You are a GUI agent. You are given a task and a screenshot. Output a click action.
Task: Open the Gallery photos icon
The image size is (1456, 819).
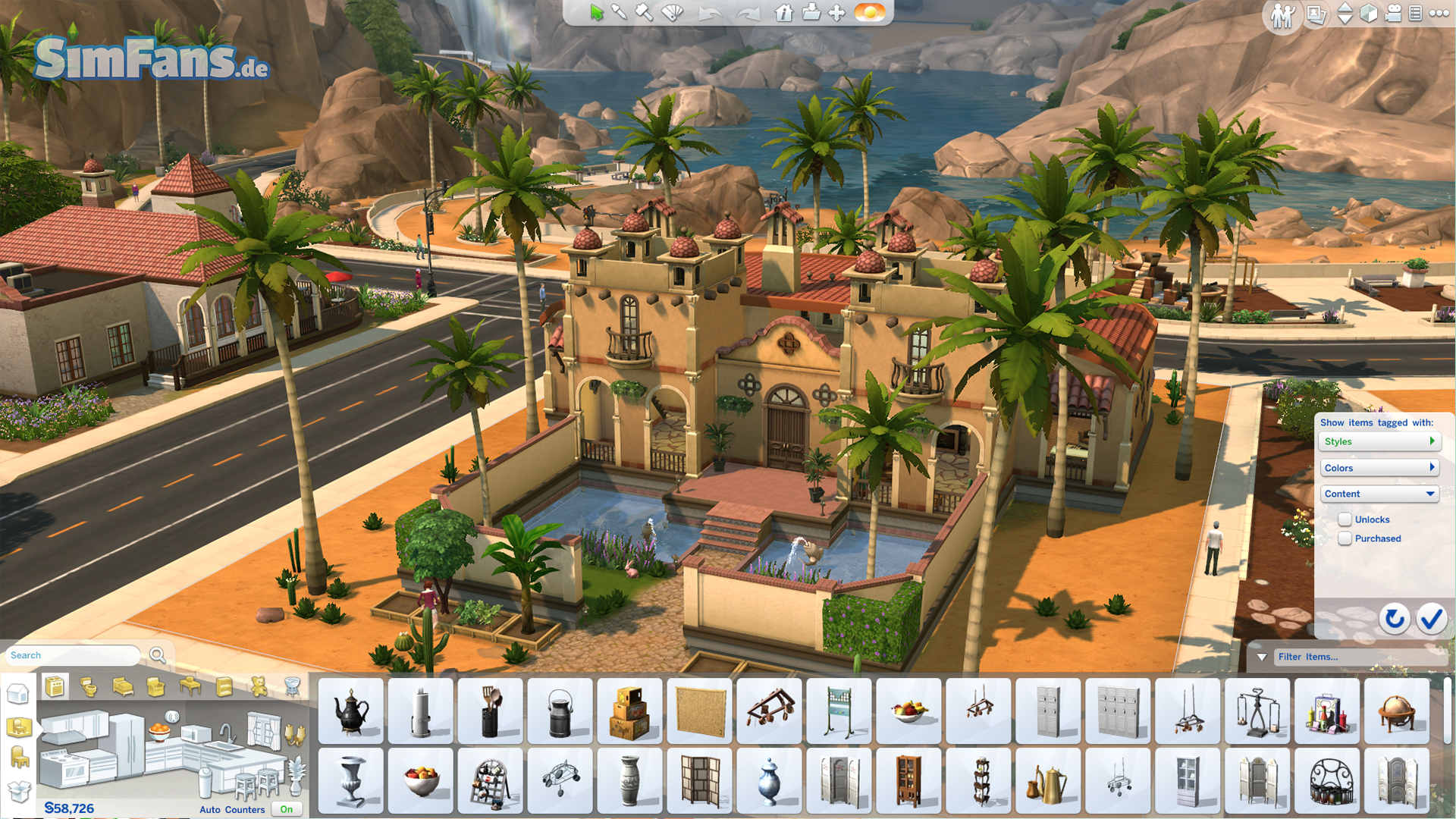tap(1316, 14)
